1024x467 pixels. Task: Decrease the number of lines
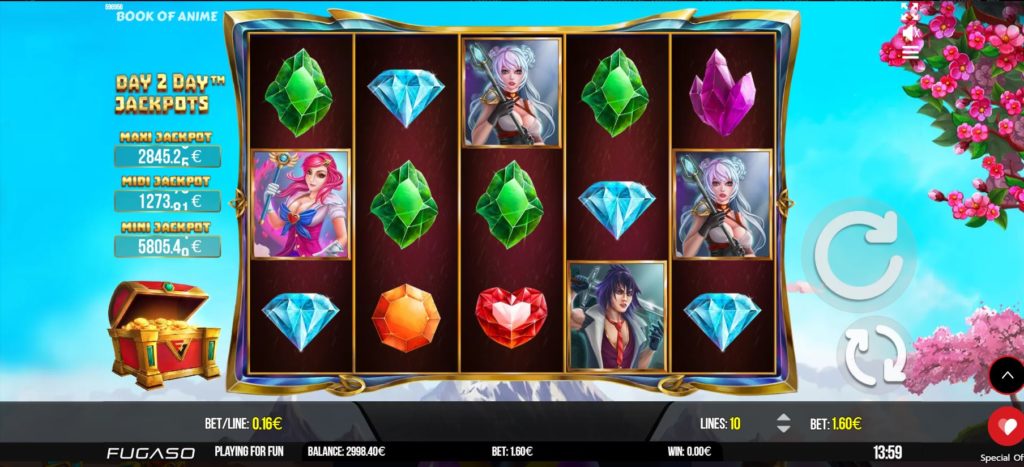pos(783,429)
